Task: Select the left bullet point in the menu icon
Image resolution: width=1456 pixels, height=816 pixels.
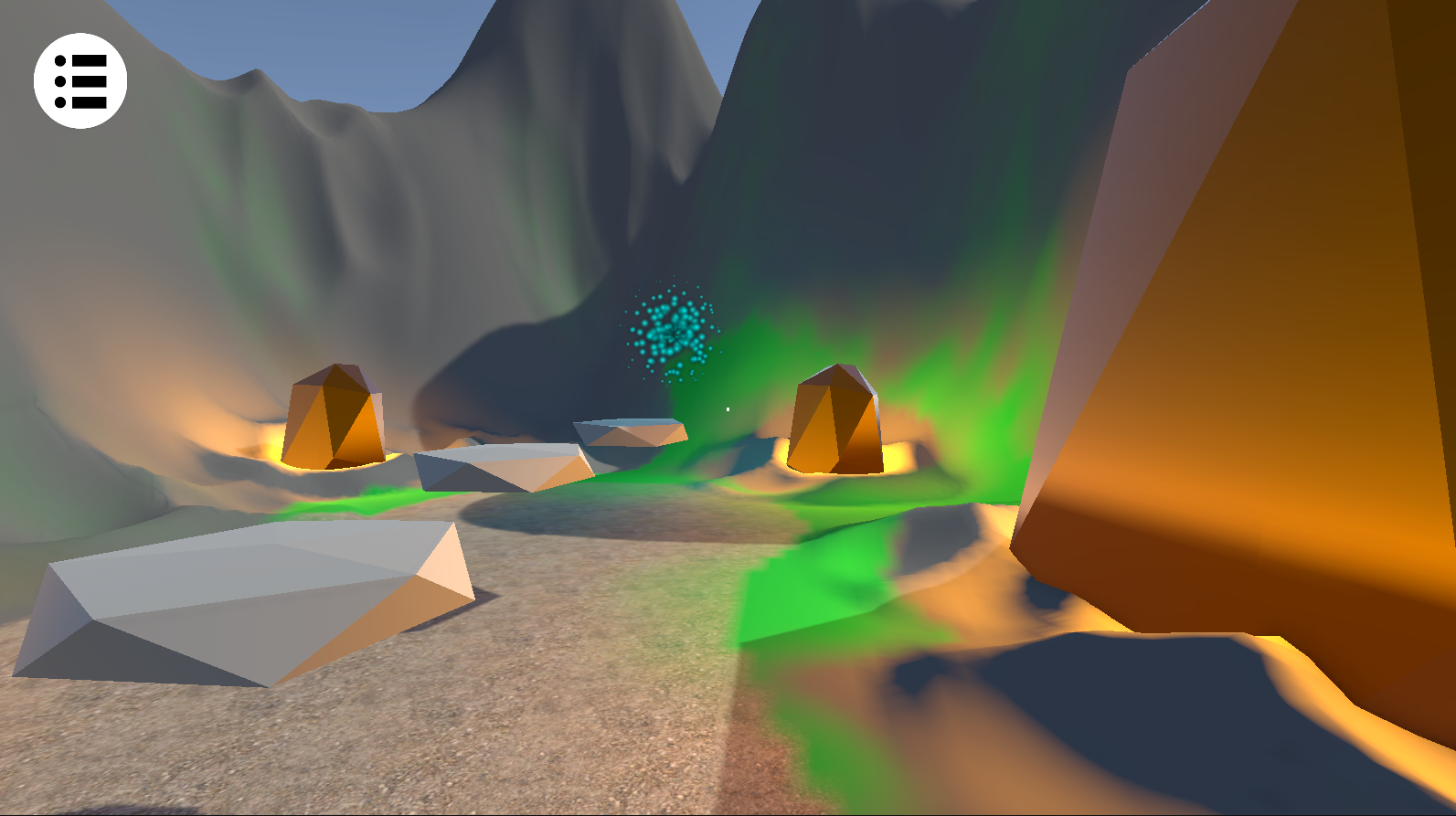Action: (61, 80)
